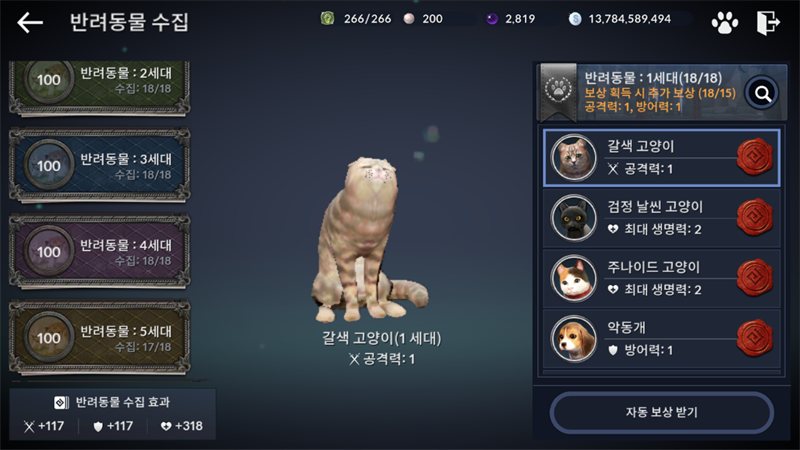Claim the red seal for 갈색 고양이
Image resolution: width=800 pixels, height=450 pixels.
755,157
